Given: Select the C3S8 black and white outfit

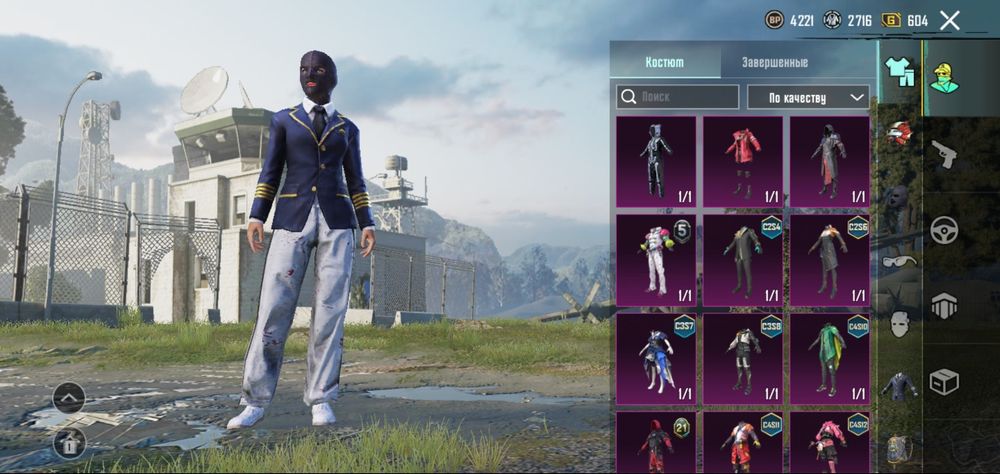Looking at the screenshot, I should click(x=743, y=358).
